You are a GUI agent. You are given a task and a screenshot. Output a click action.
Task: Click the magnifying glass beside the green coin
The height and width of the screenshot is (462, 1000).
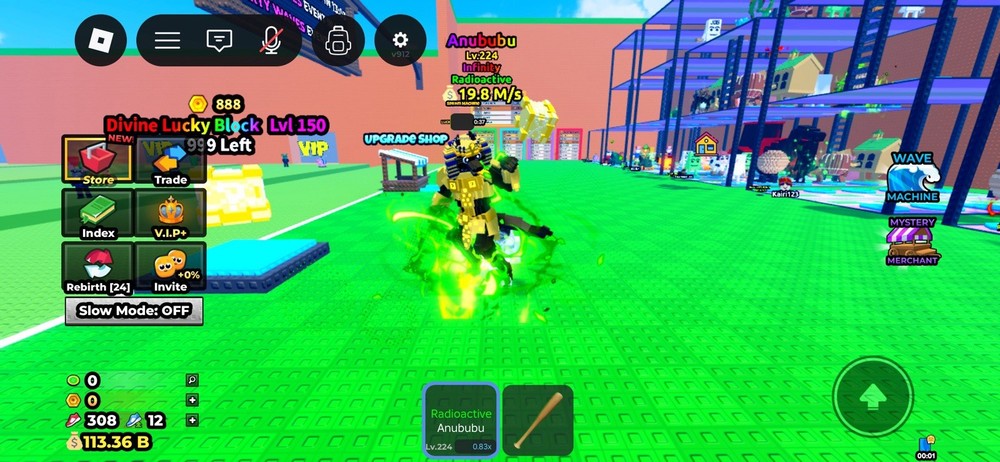[192, 380]
